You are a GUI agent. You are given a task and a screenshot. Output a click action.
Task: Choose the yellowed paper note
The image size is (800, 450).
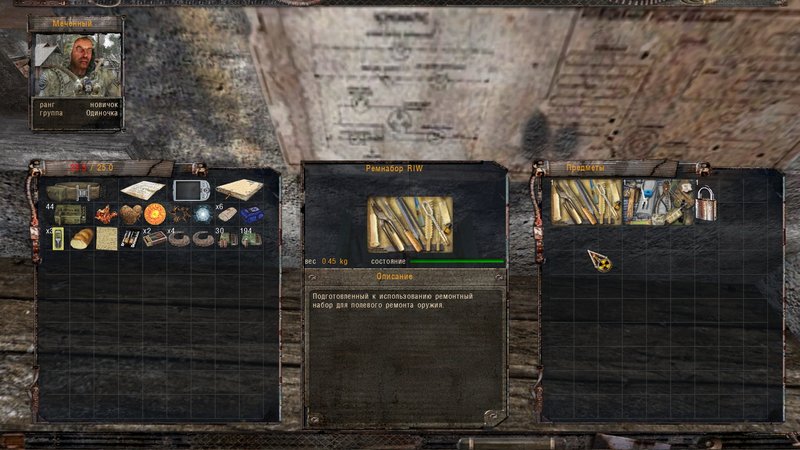(106, 239)
